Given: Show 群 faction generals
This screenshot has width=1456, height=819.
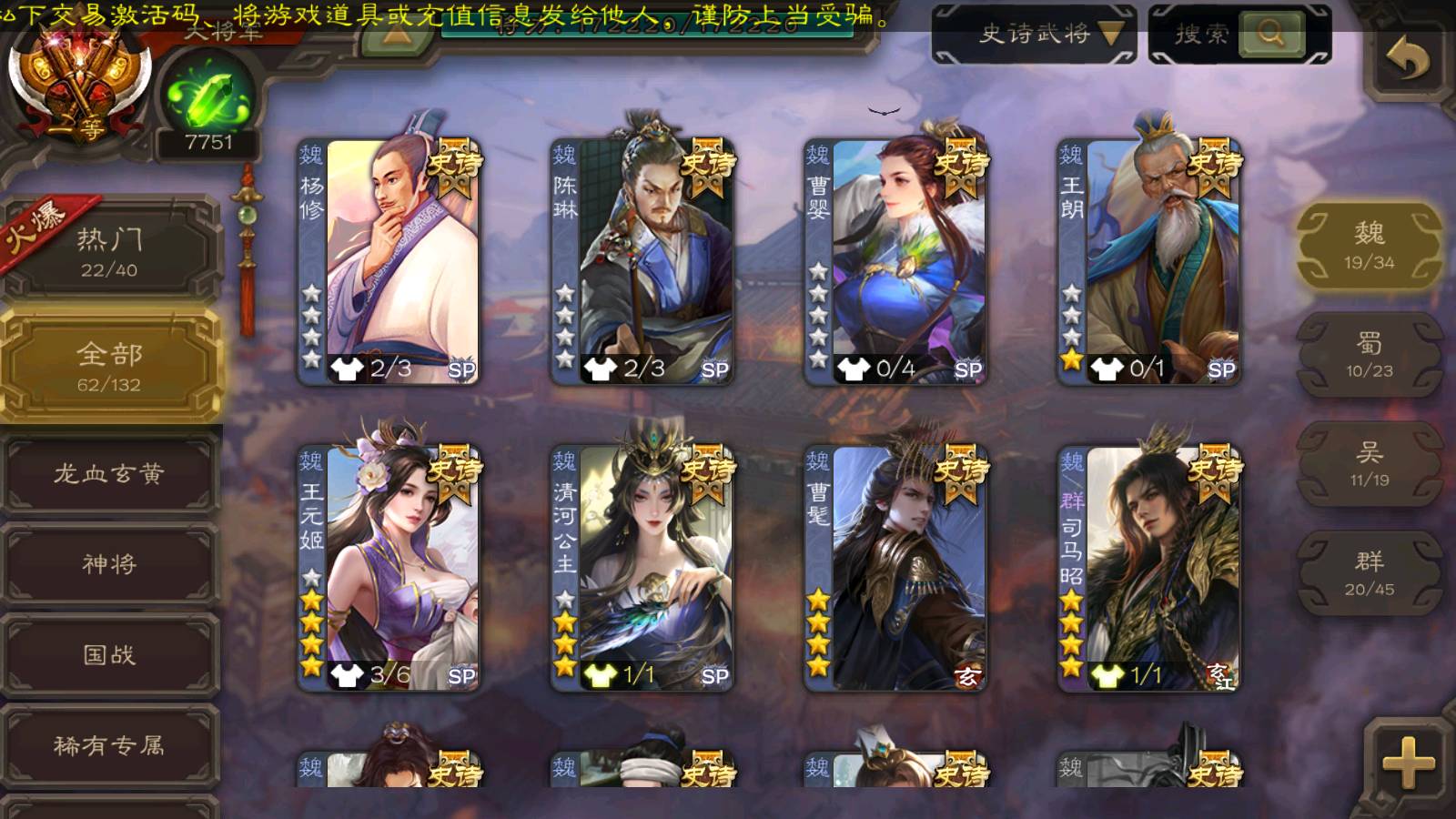Looking at the screenshot, I should 1369,573.
